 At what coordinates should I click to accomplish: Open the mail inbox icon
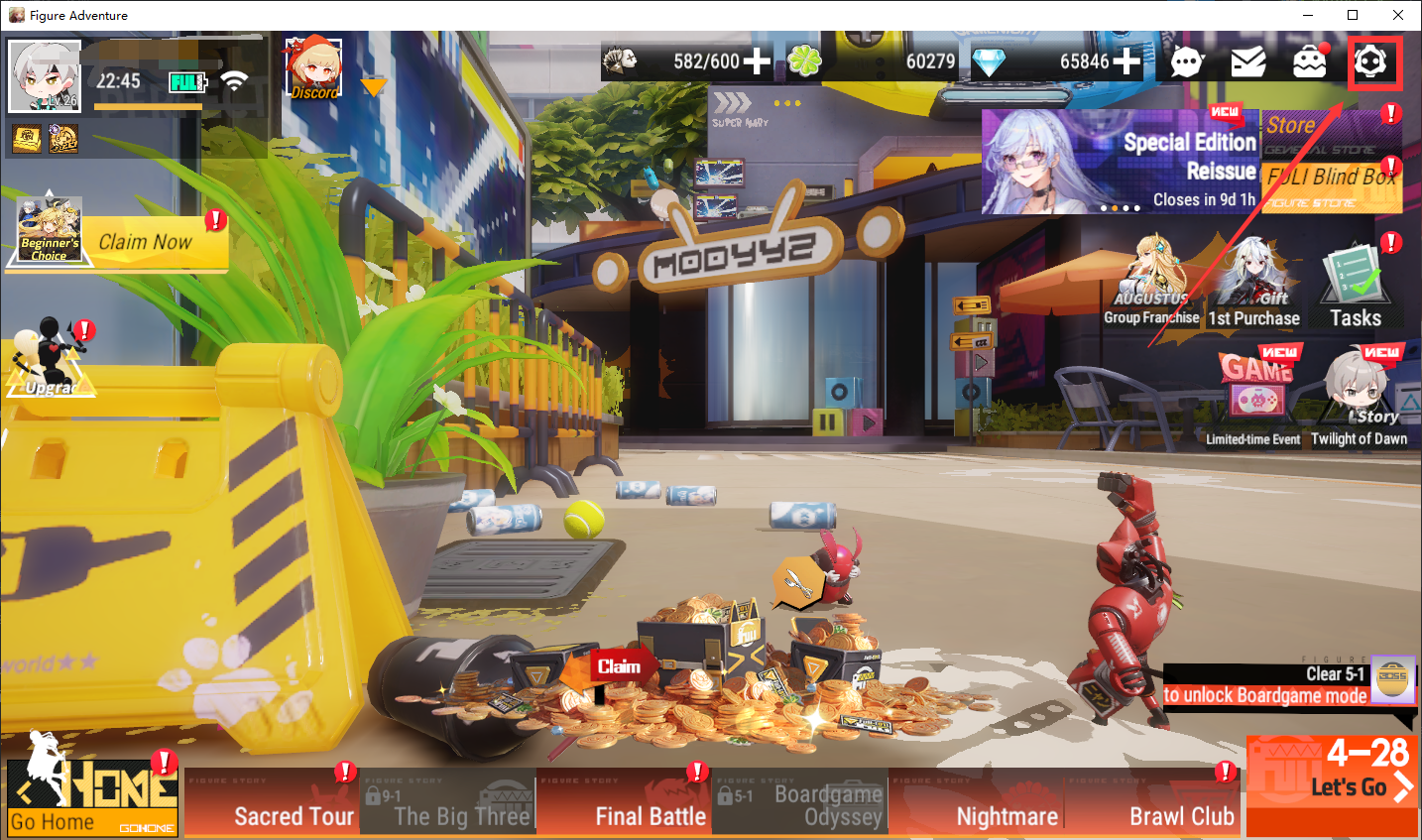point(1248,61)
